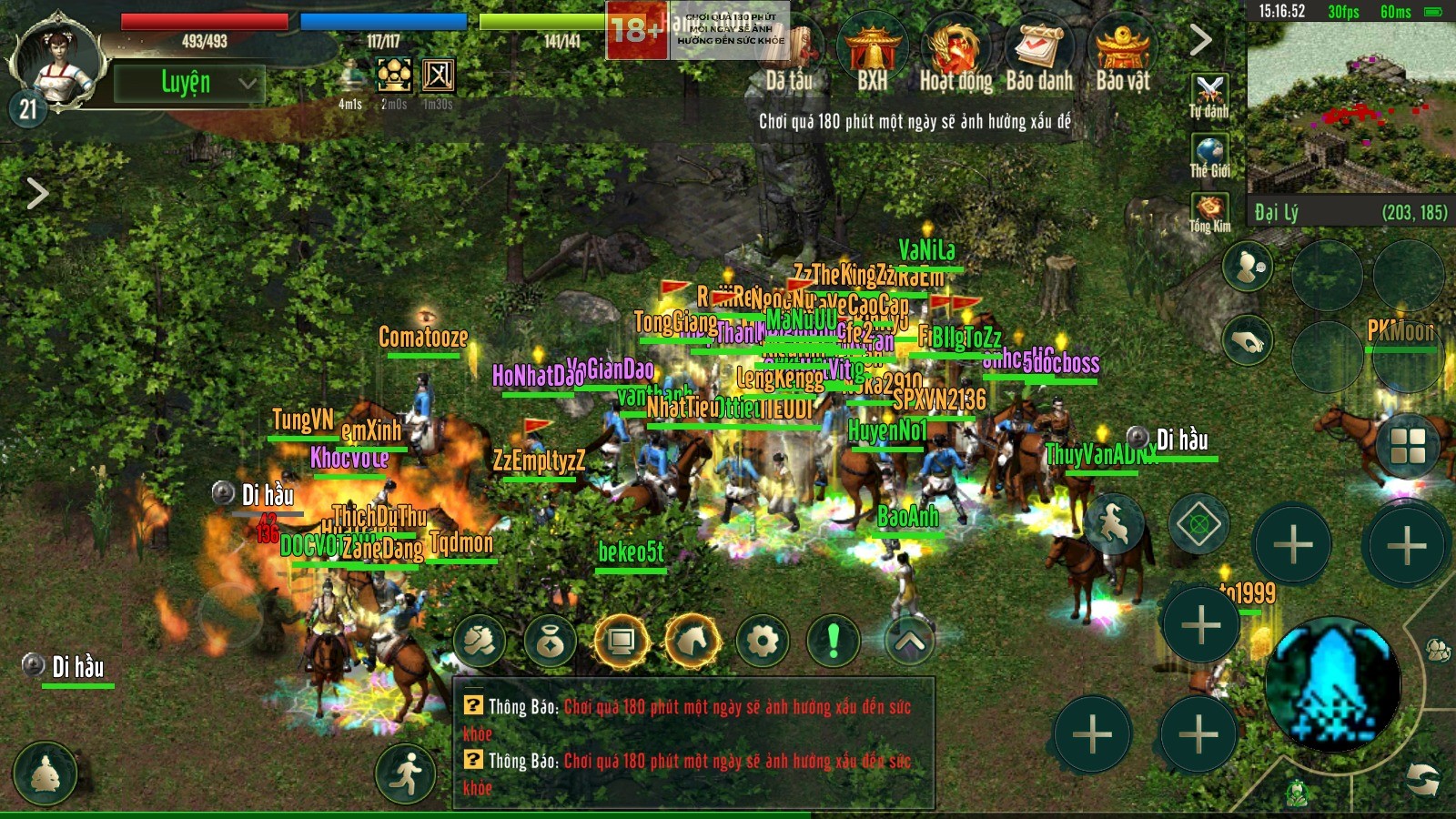Open the BXH rankings
Screen dimensions: 1456x819
coord(872,56)
